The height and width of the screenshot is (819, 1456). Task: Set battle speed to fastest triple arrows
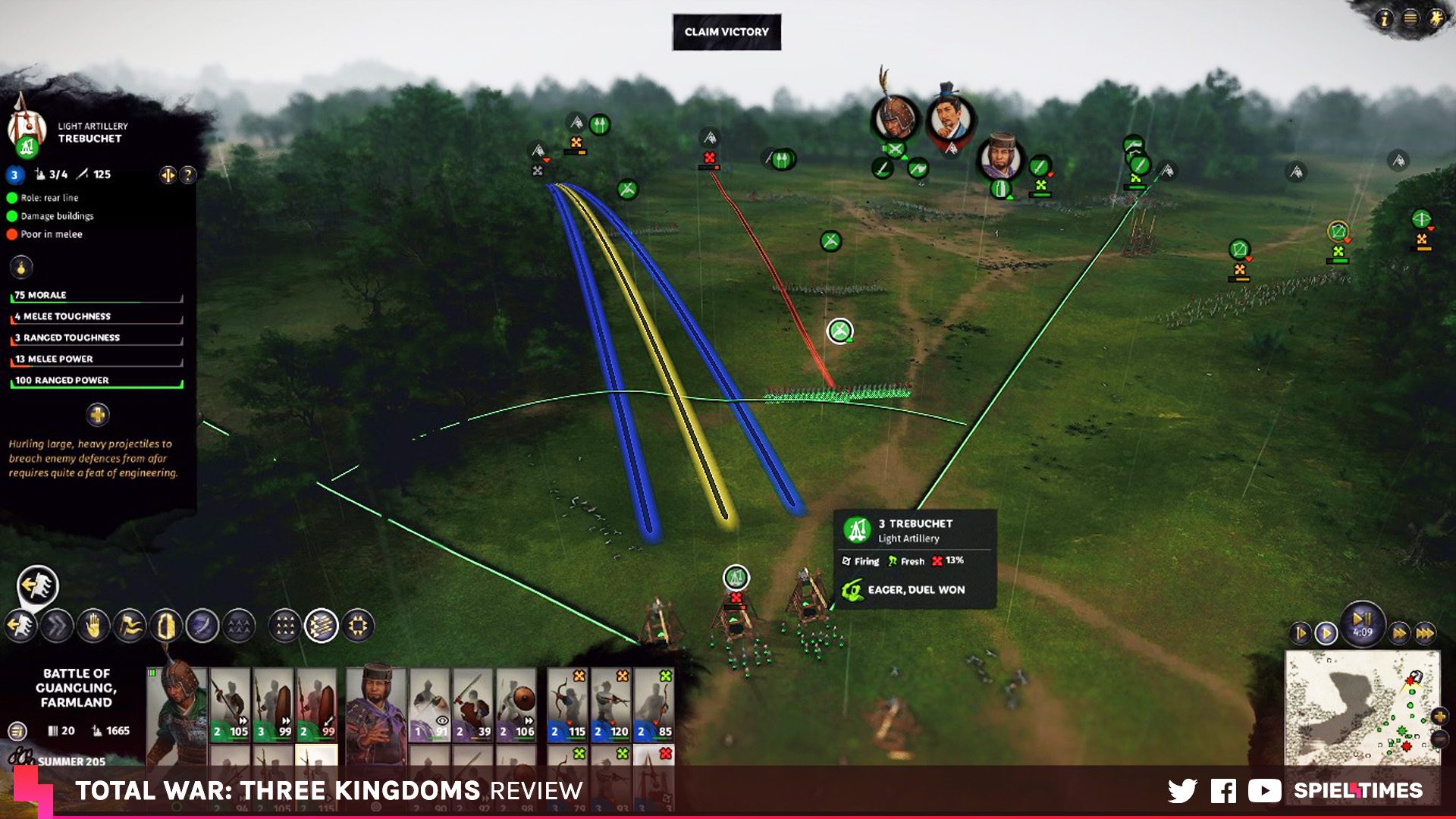1426,632
